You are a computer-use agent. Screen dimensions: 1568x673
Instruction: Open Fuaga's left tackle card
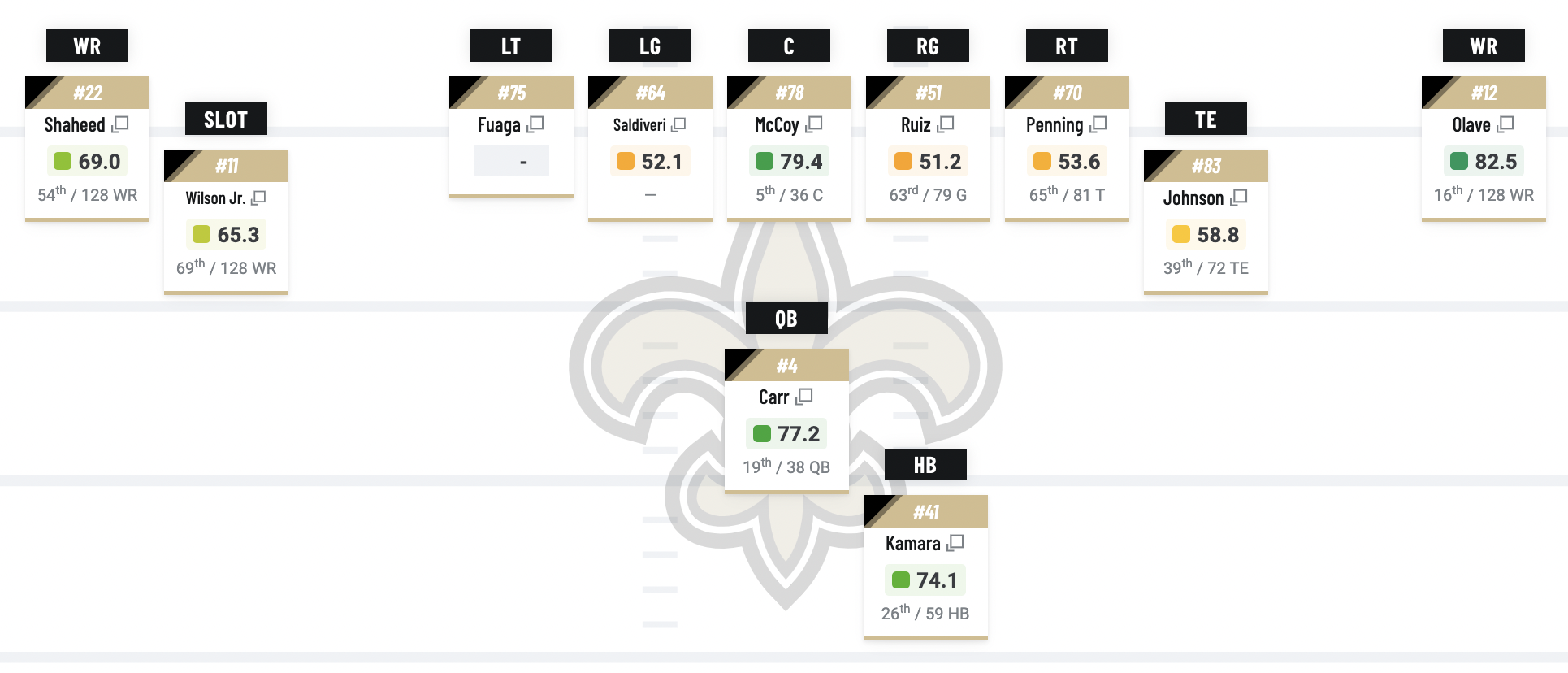tap(499, 125)
